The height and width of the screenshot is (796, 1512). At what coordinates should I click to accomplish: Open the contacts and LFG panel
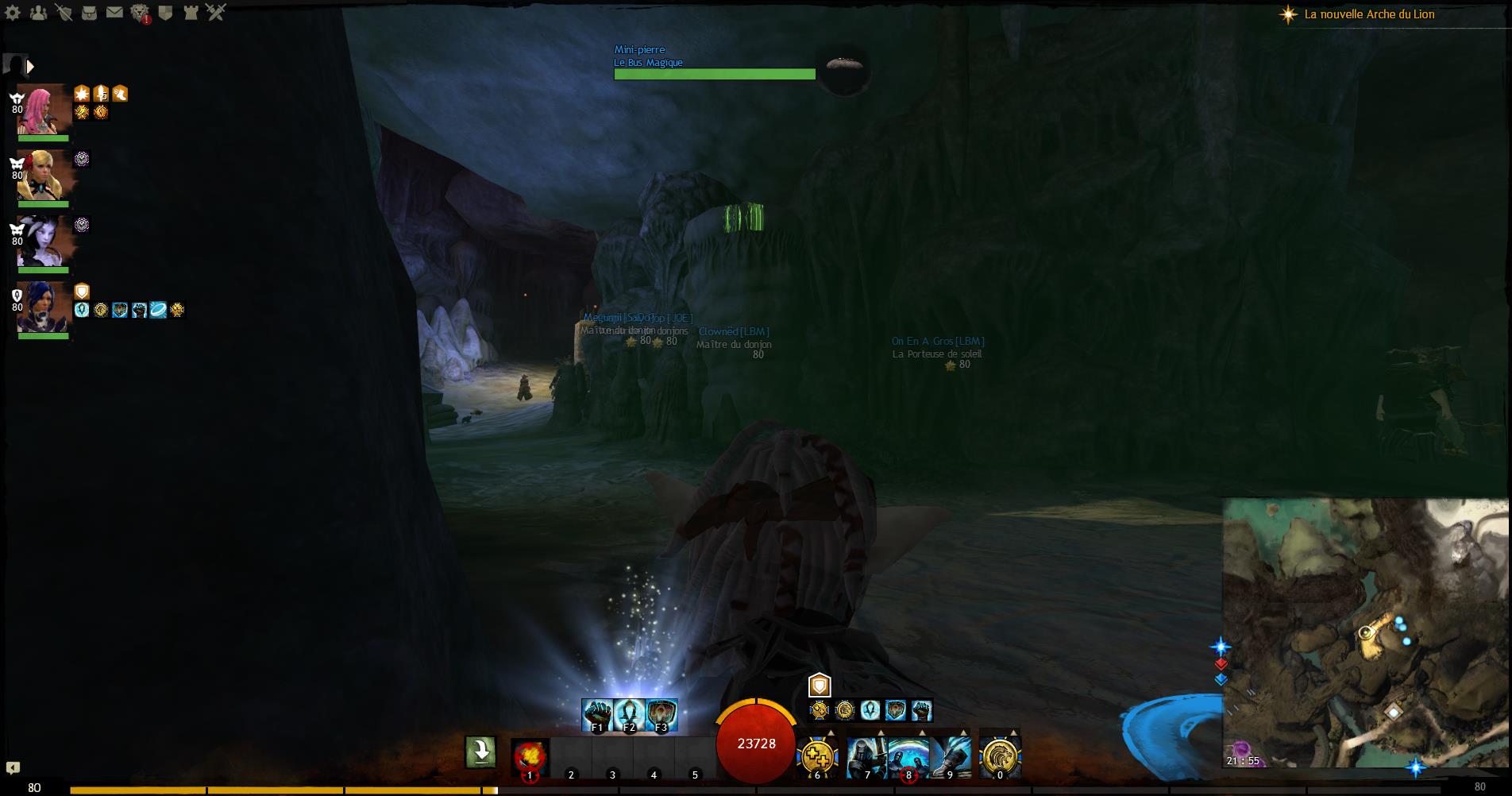(38, 13)
